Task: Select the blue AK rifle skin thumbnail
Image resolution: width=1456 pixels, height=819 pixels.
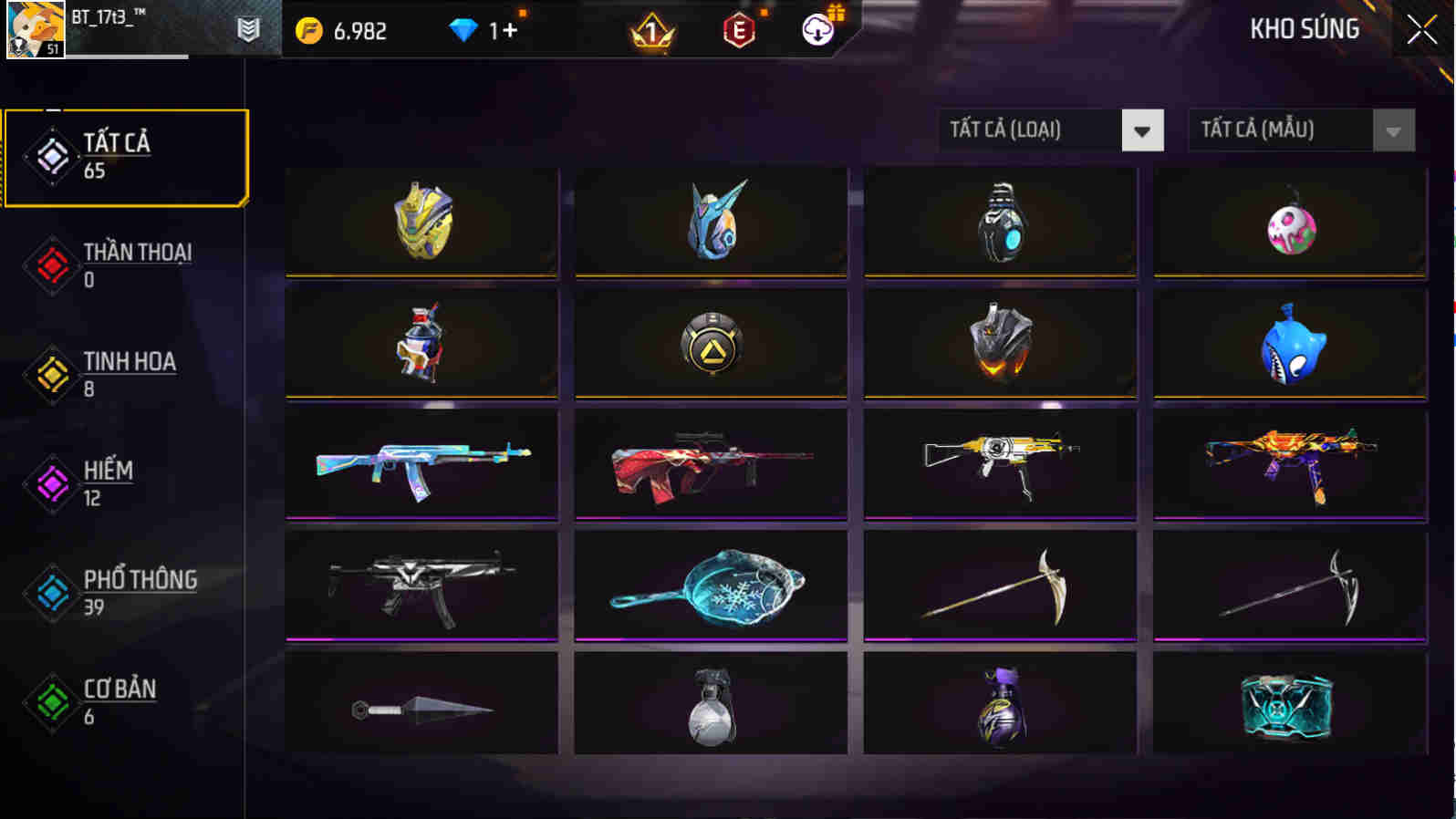Action: (x=421, y=465)
